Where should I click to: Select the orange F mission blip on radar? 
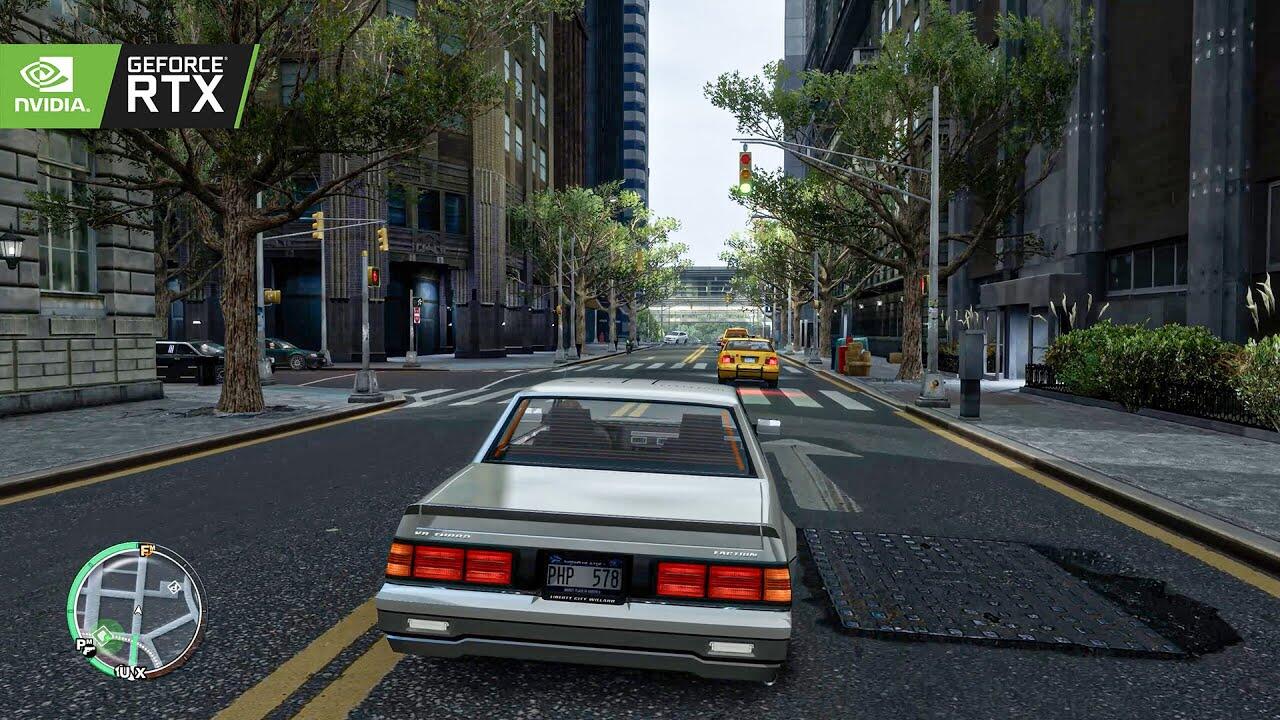pos(146,550)
